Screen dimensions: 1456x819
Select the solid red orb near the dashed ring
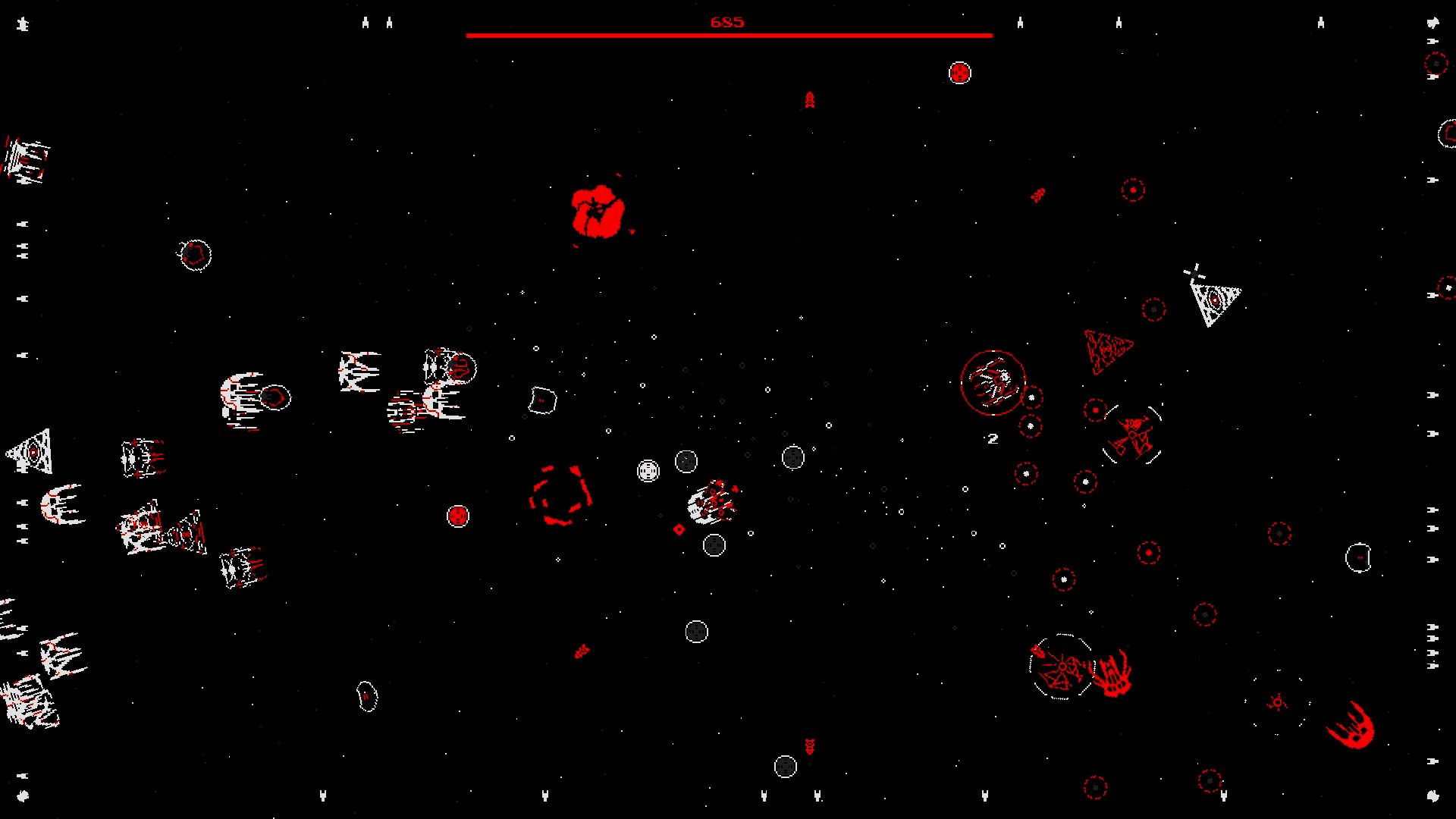(457, 516)
